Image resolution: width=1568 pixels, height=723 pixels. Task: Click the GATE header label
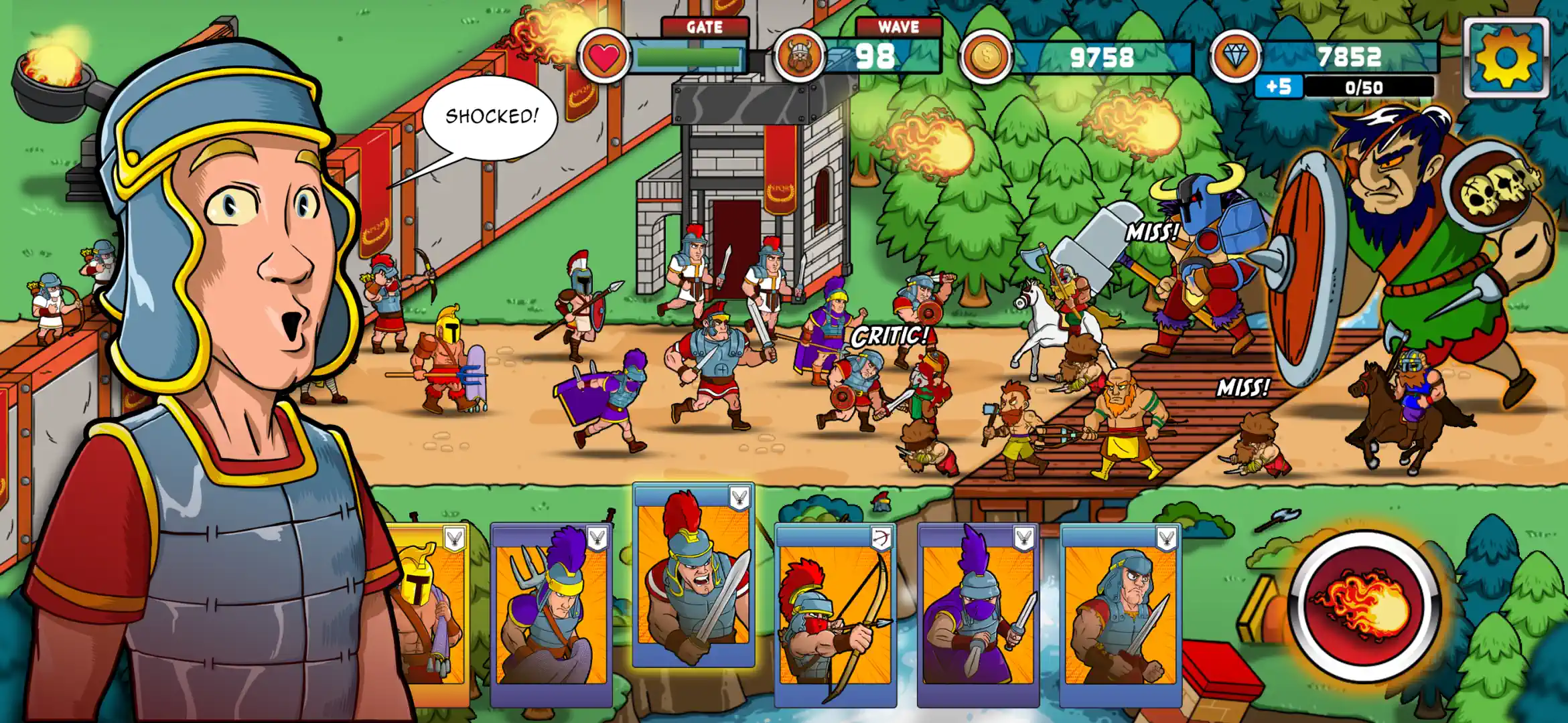705,27
